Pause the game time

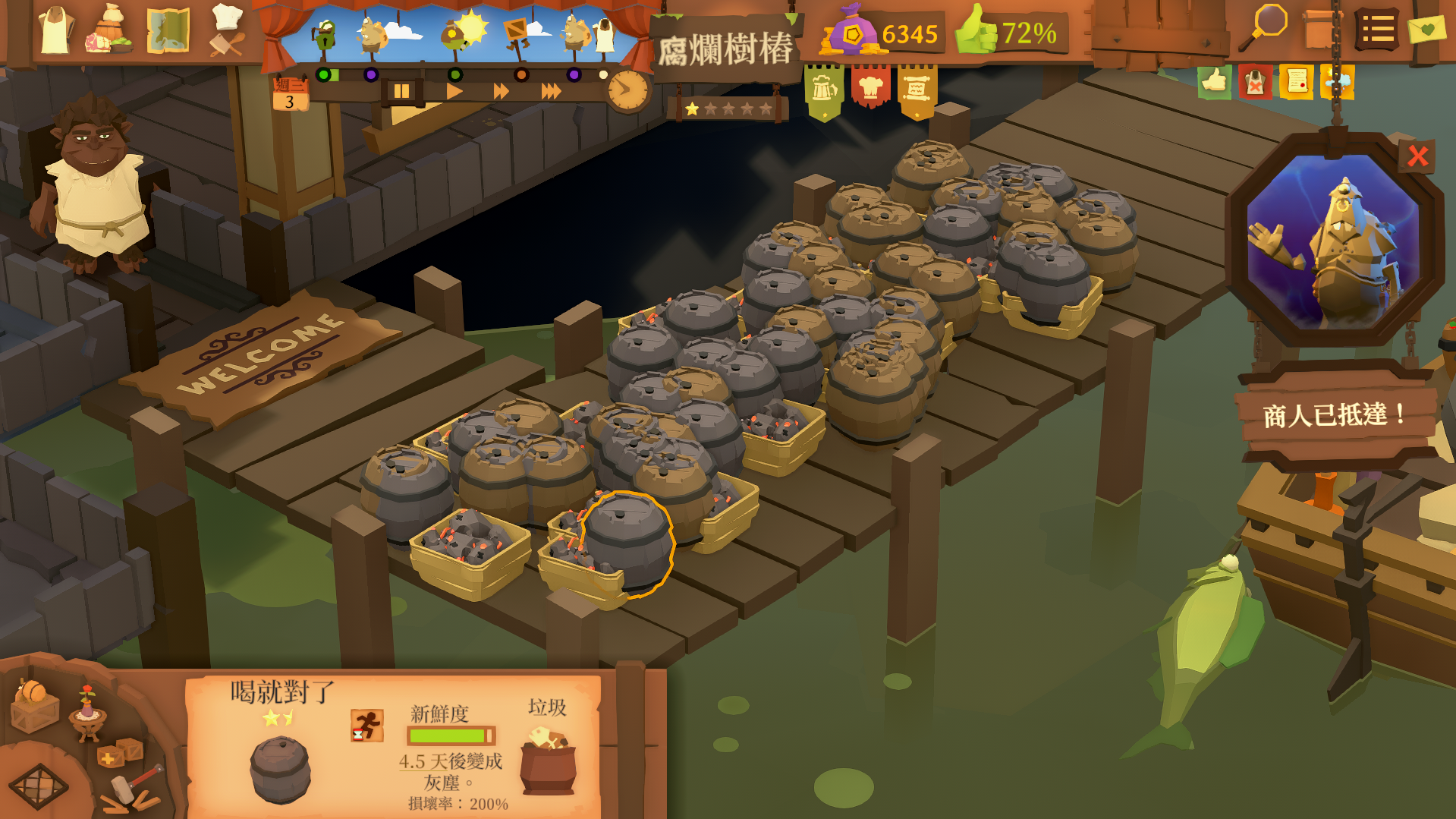401,92
